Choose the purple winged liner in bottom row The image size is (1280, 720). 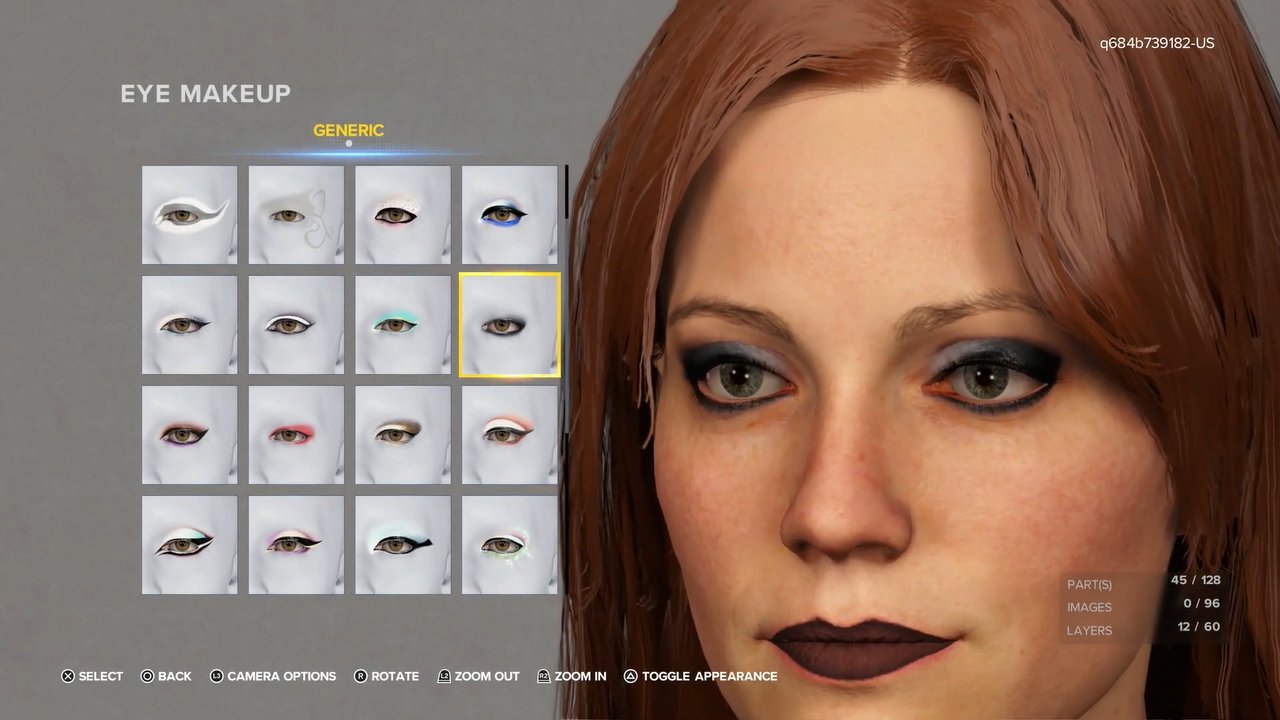295,544
